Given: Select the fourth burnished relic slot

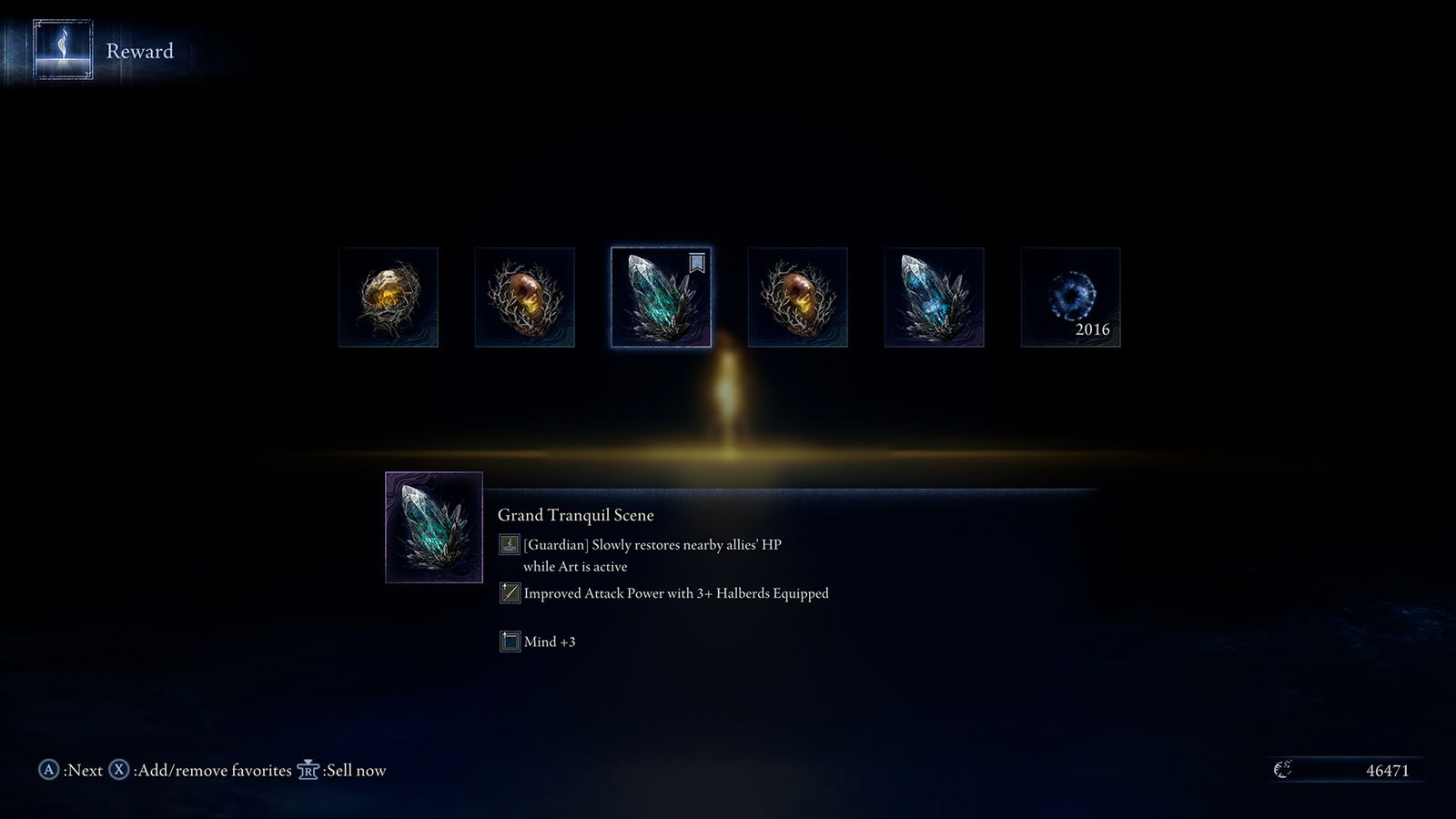Looking at the screenshot, I should click(x=797, y=298).
